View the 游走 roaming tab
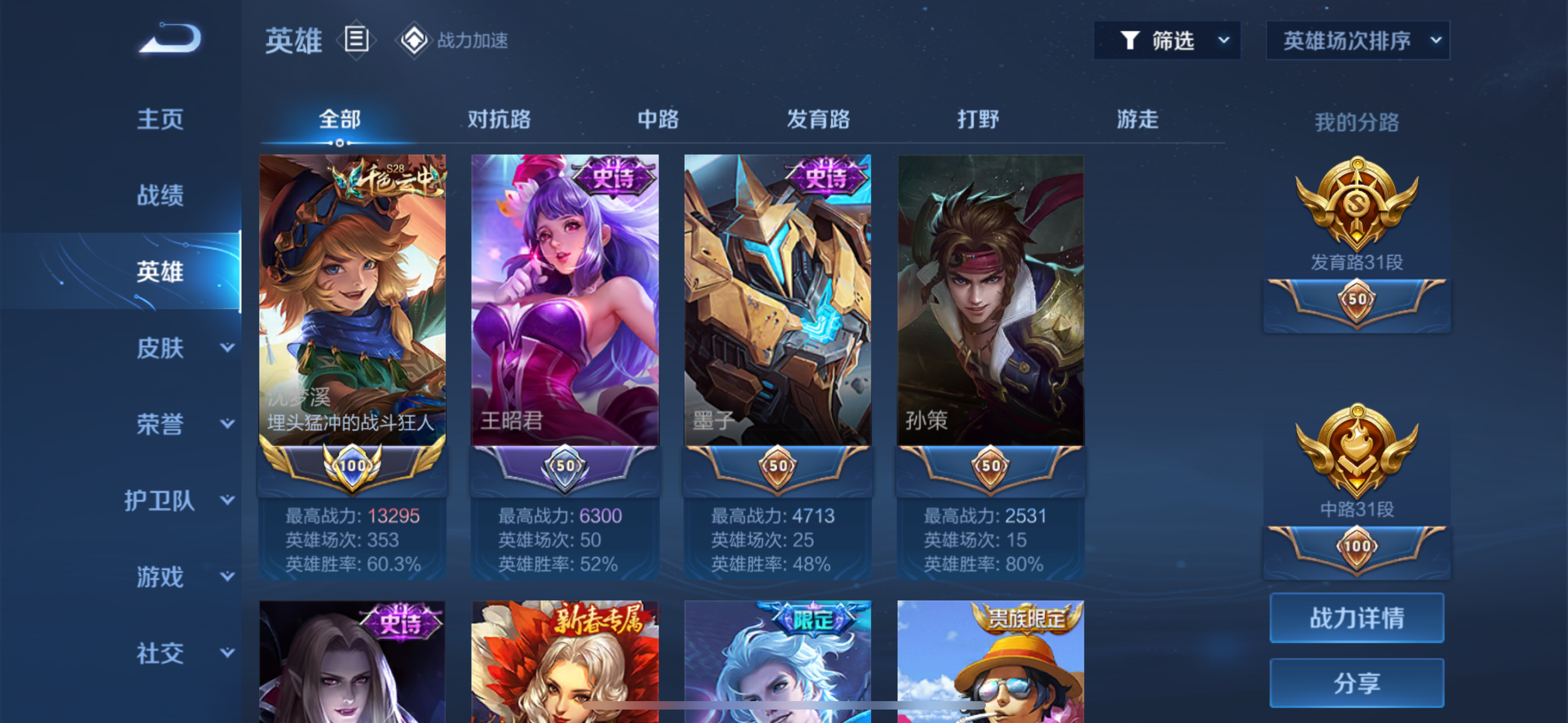Screen dimensions: 1568x723 tap(1137, 119)
